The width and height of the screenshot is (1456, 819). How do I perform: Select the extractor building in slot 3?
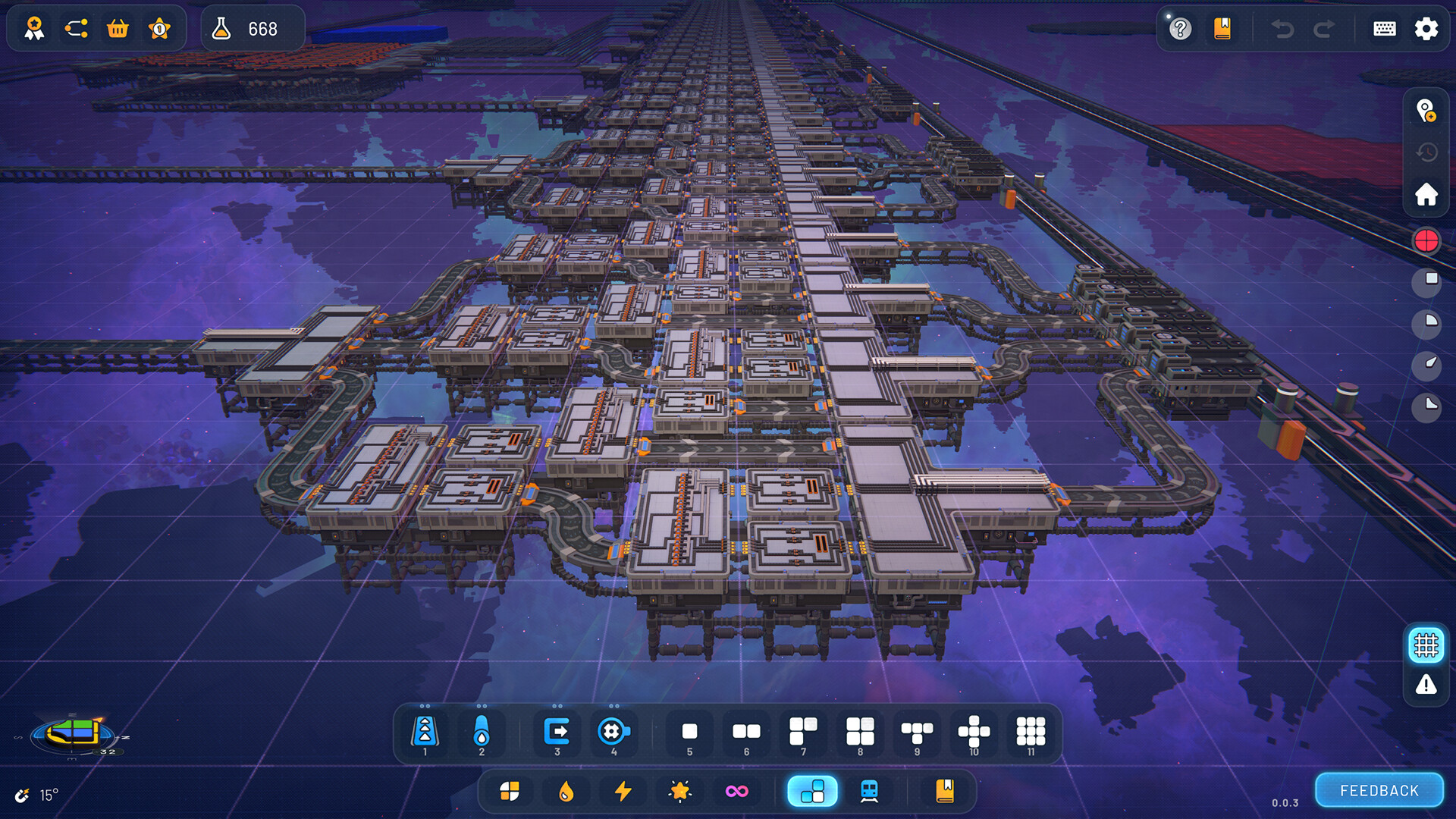pyautogui.click(x=557, y=732)
